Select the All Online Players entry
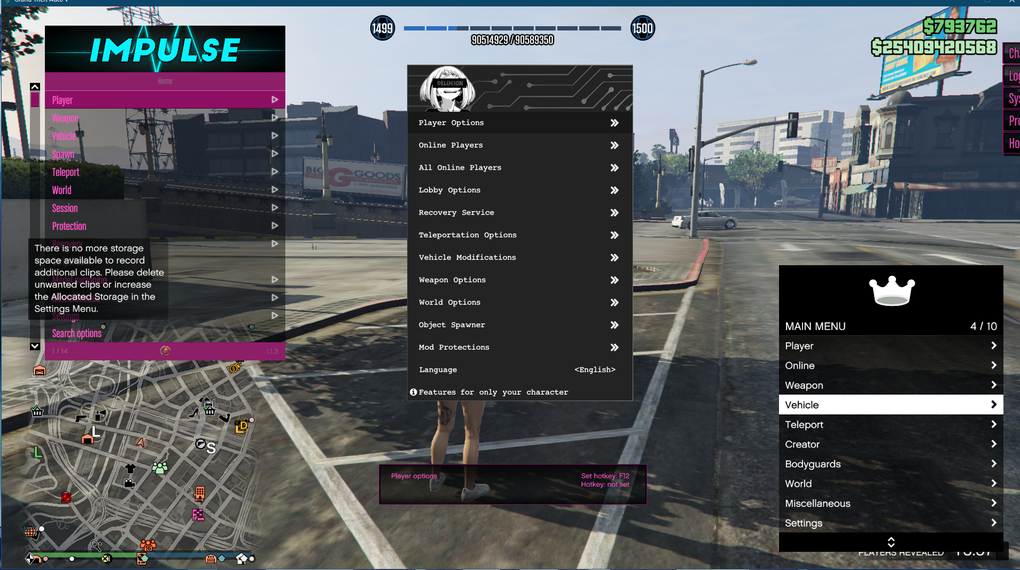 pyautogui.click(x=519, y=168)
